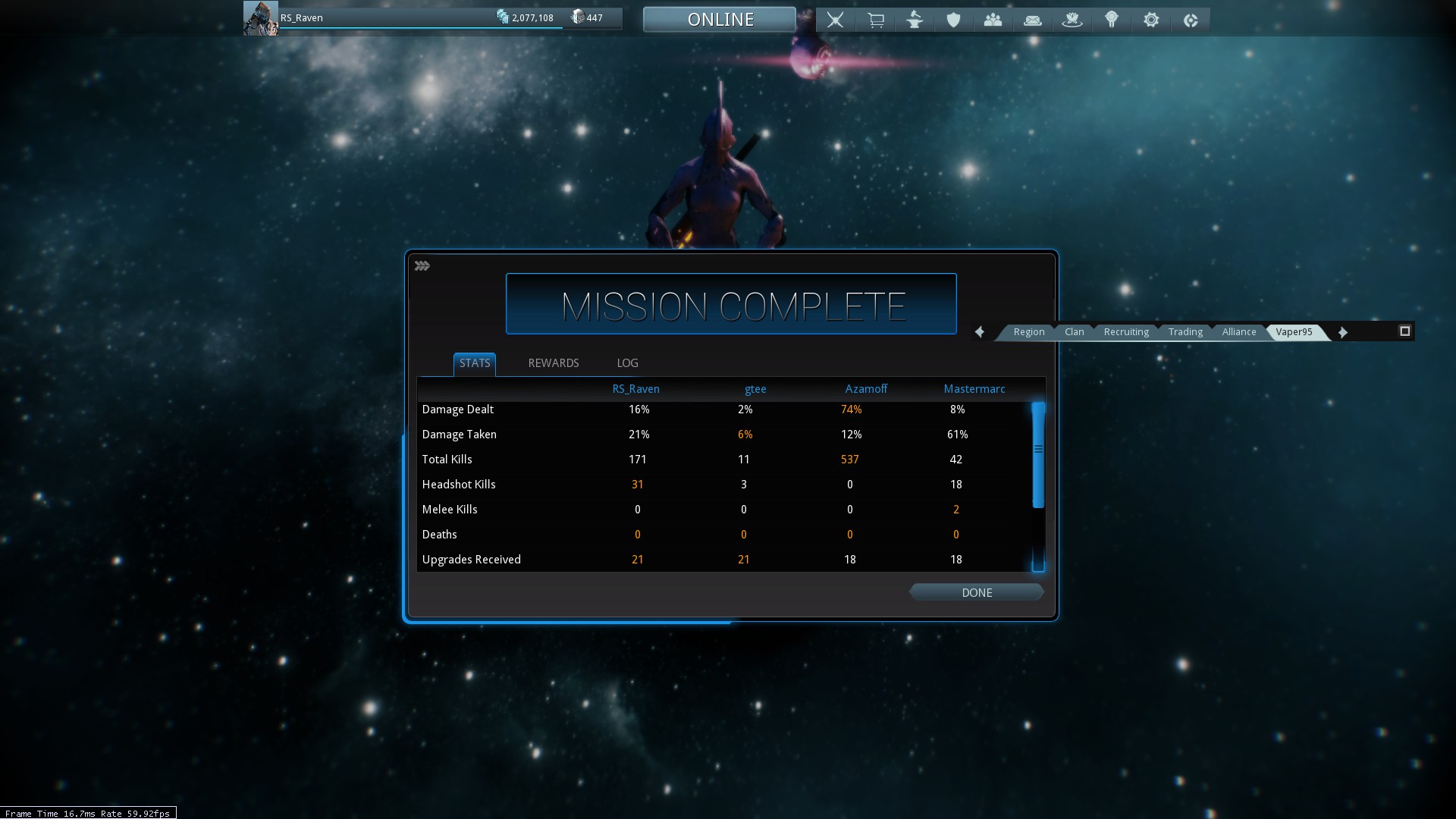This screenshot has height=819, width=1456.
Task: Open the gear settings icon
Action: 1150,20
